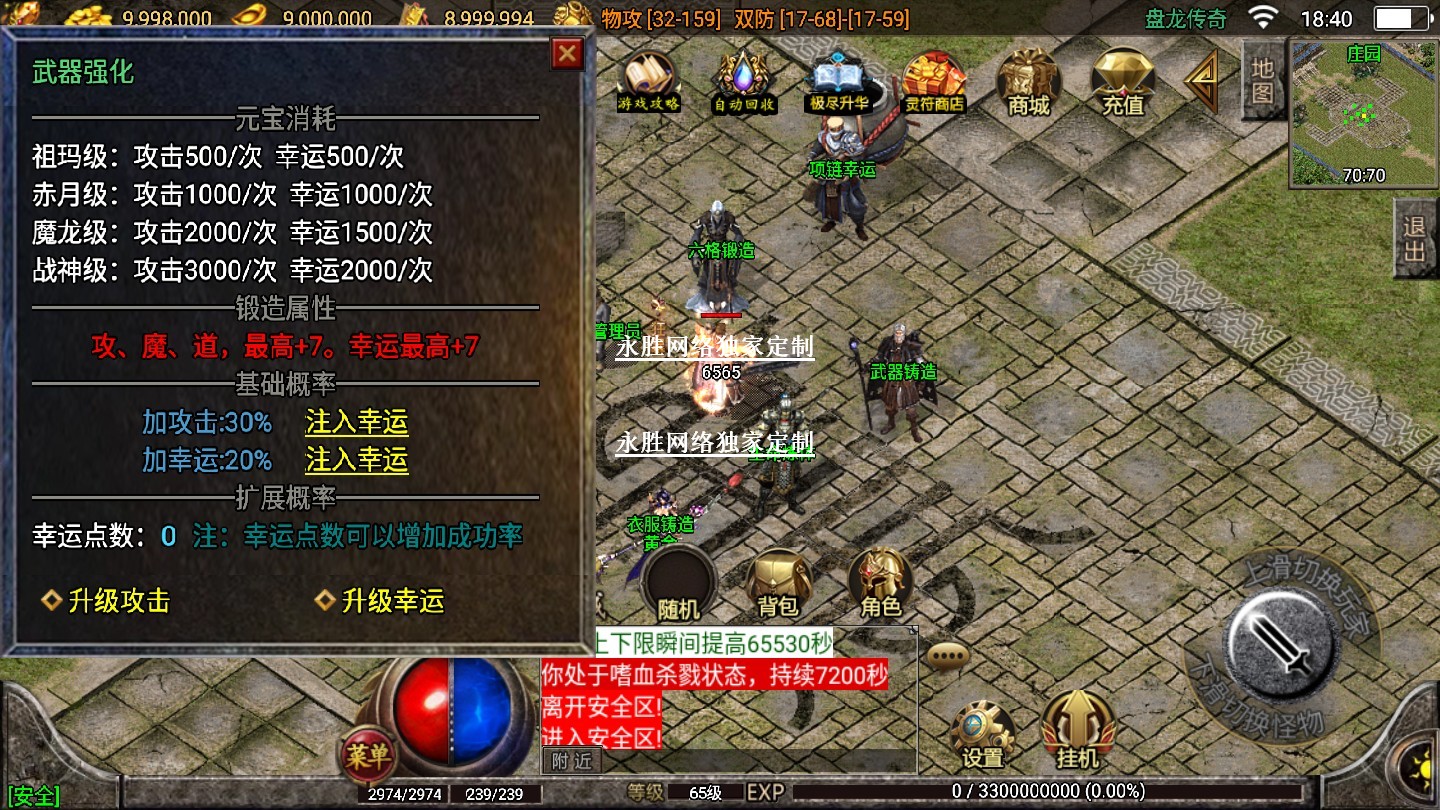Image resolution: width=1440 pixels, height=810 pixels.
Task: Open the 充值 recharge icon
Action: (1123, 81)
